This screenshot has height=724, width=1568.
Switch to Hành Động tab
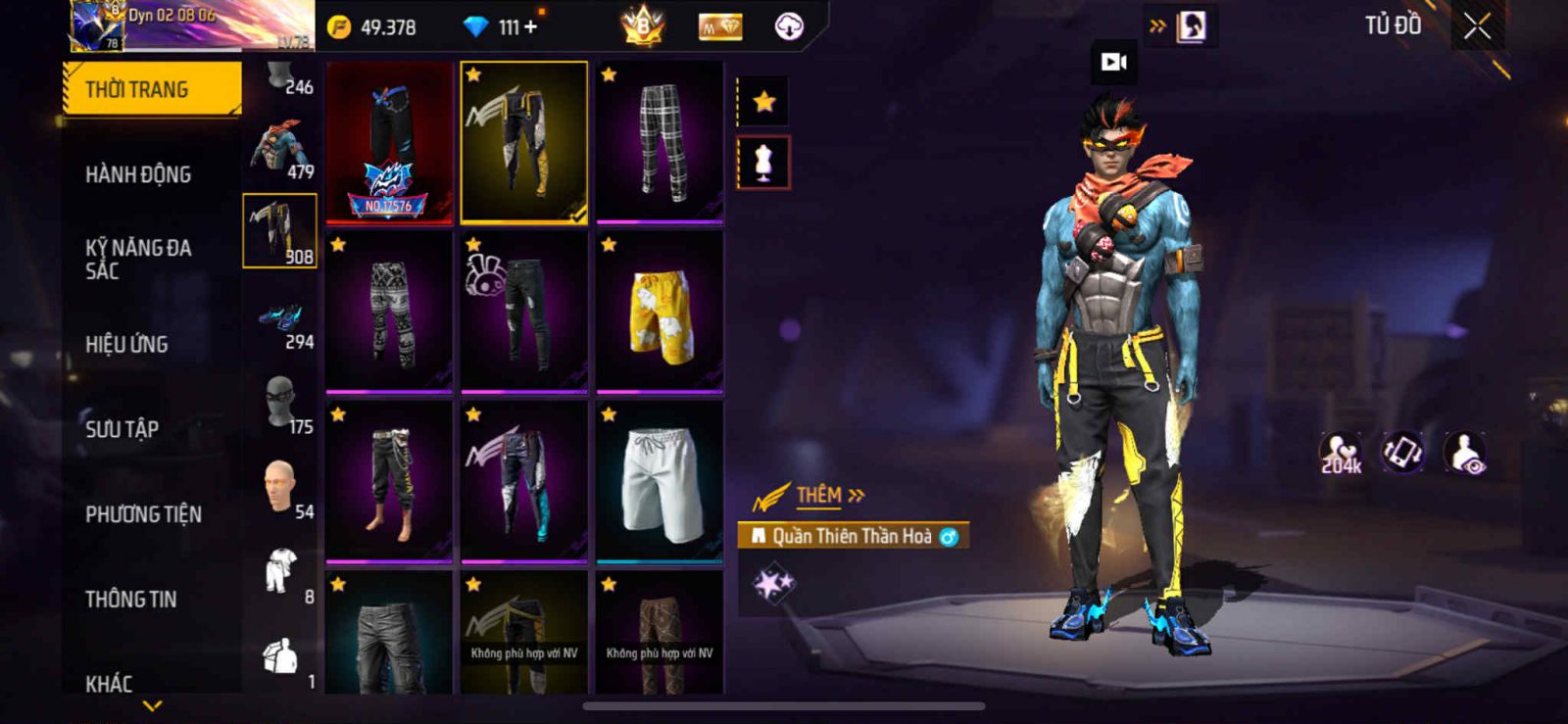click(138, 174)
